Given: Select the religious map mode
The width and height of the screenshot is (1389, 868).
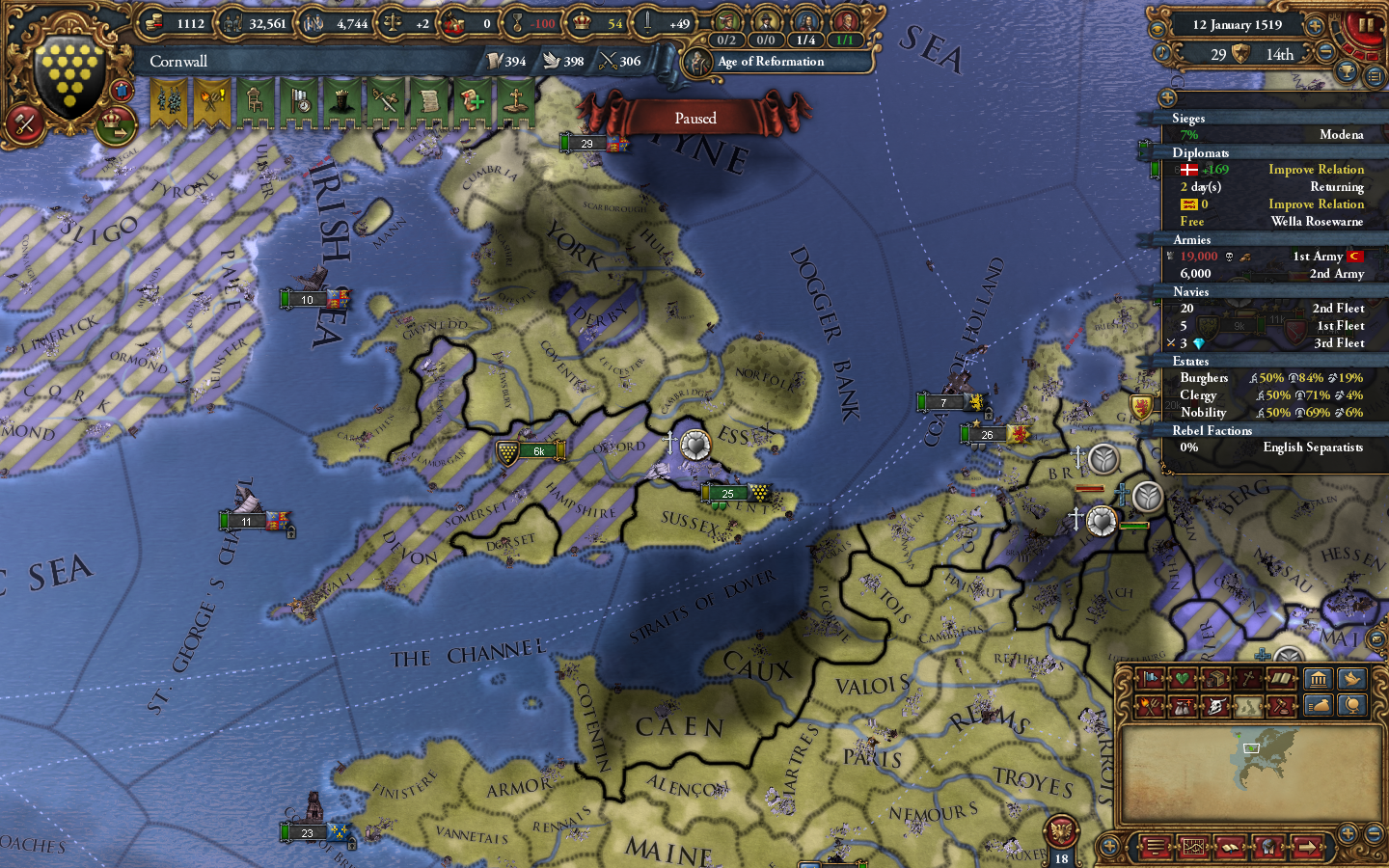Looking at the screenshot, I should [1248, 679].
